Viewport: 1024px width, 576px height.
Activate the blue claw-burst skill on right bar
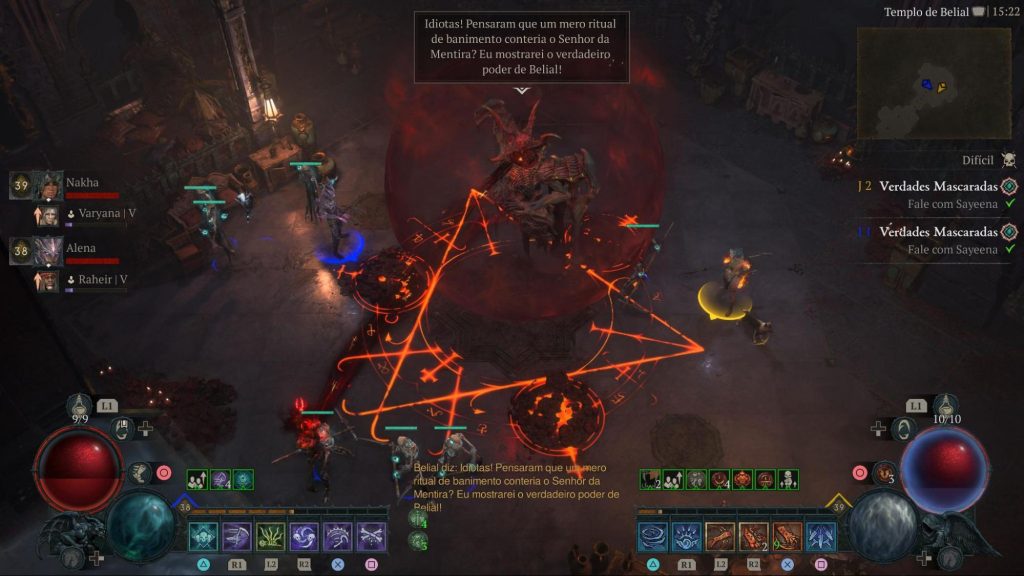click(686, 537)
